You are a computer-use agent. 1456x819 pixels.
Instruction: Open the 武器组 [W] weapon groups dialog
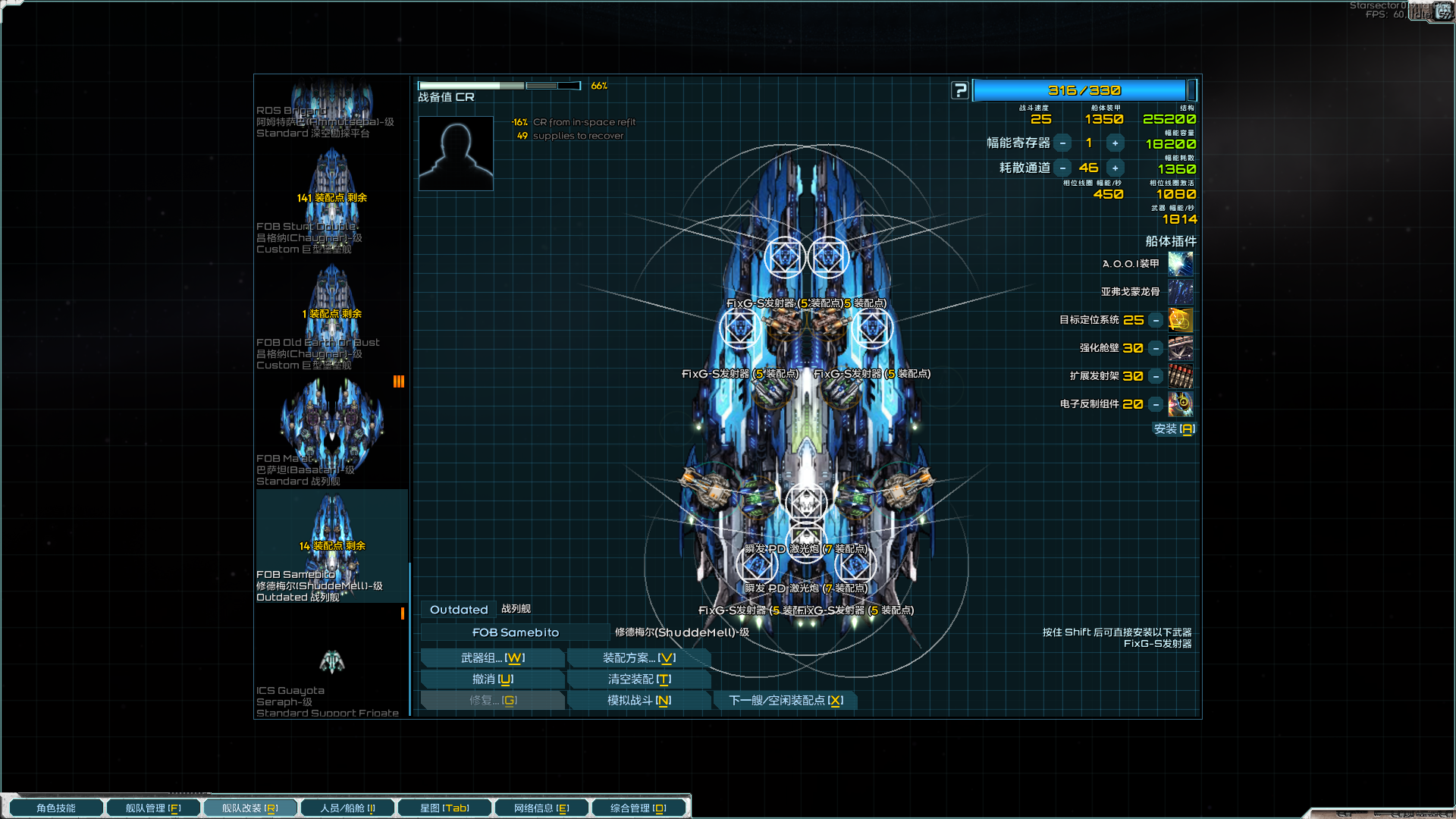[492, 657]
